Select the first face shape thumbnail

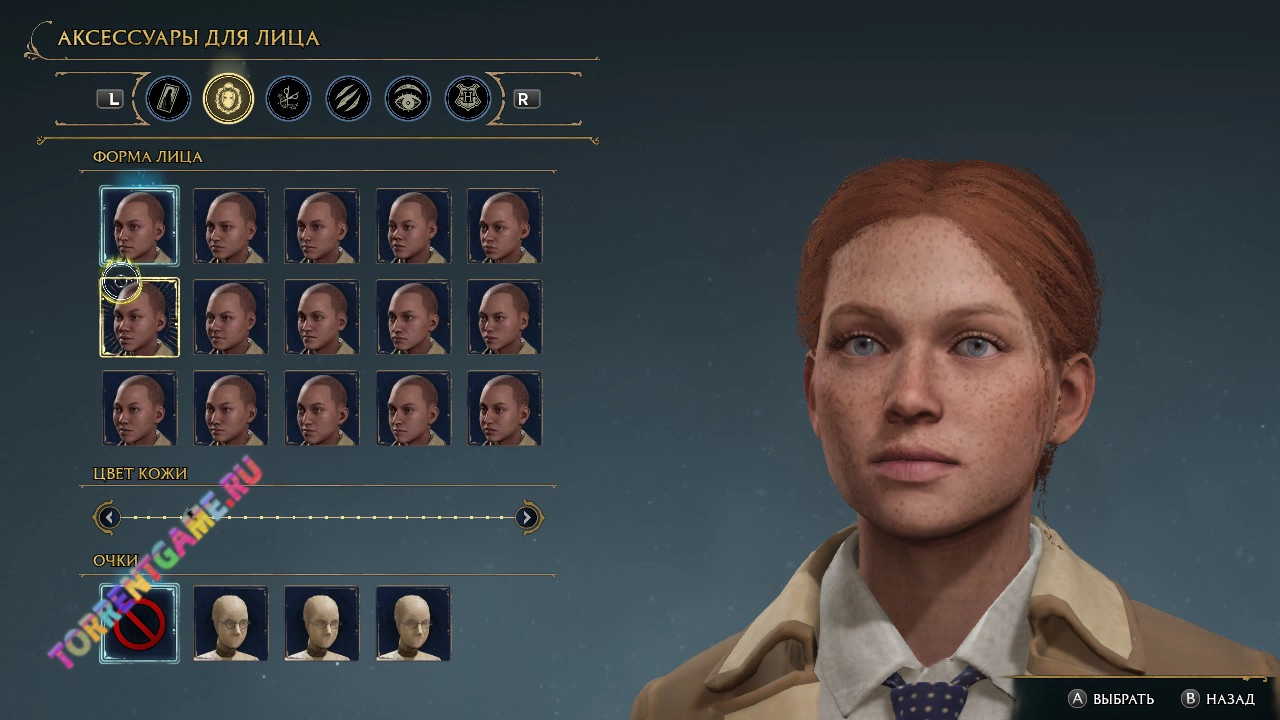(139, 226)
